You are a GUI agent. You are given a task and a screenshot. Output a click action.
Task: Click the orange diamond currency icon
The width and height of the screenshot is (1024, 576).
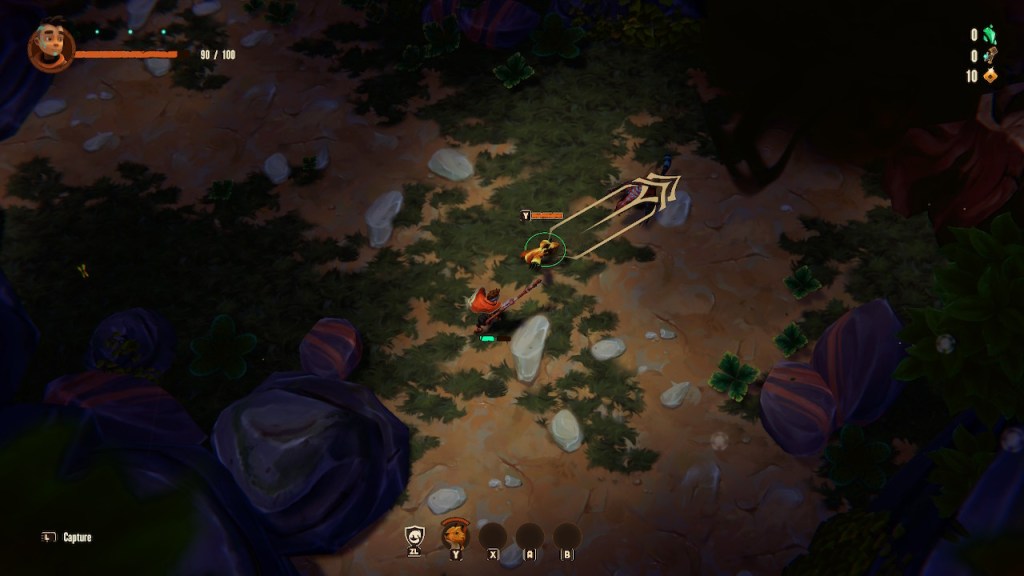point(990,76)
